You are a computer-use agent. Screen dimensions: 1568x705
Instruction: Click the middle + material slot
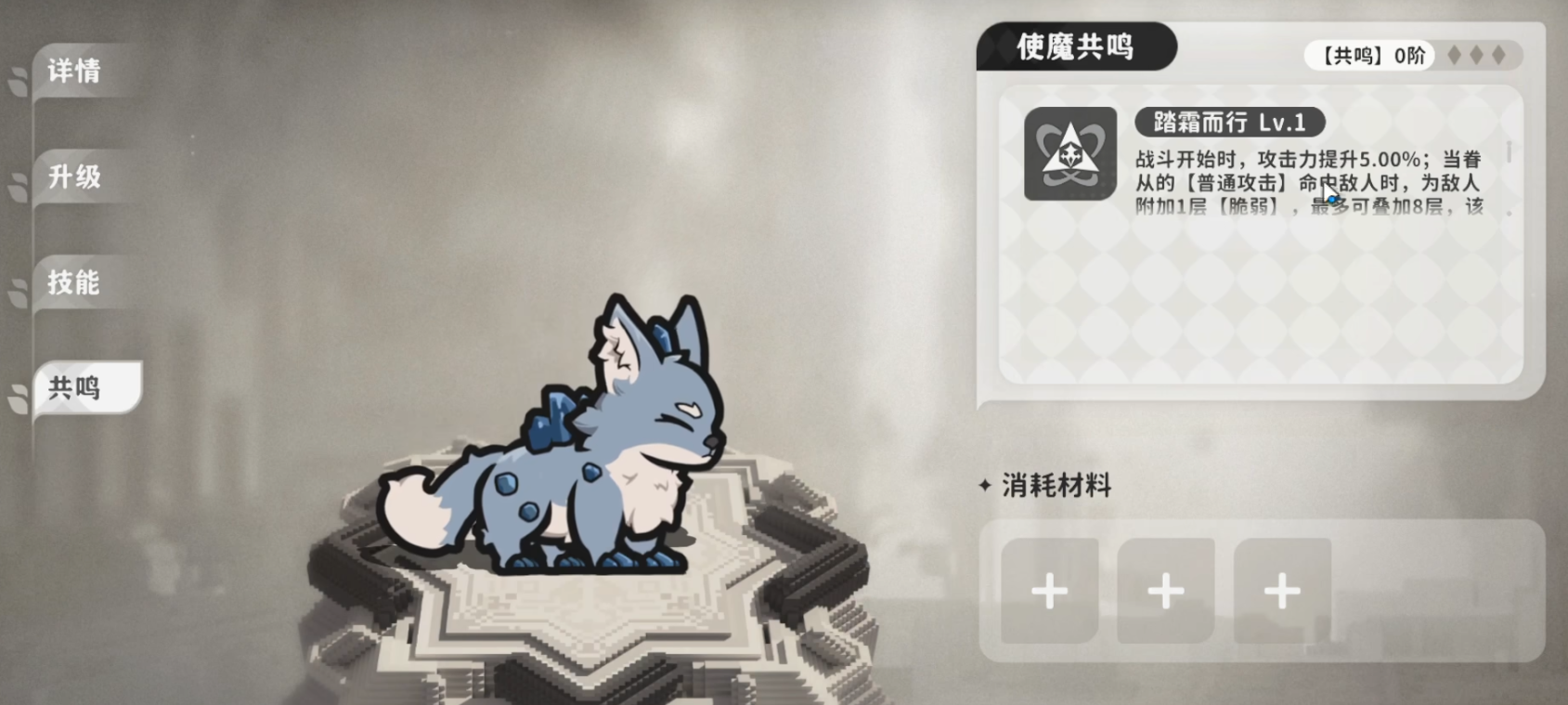(1165, 592)
